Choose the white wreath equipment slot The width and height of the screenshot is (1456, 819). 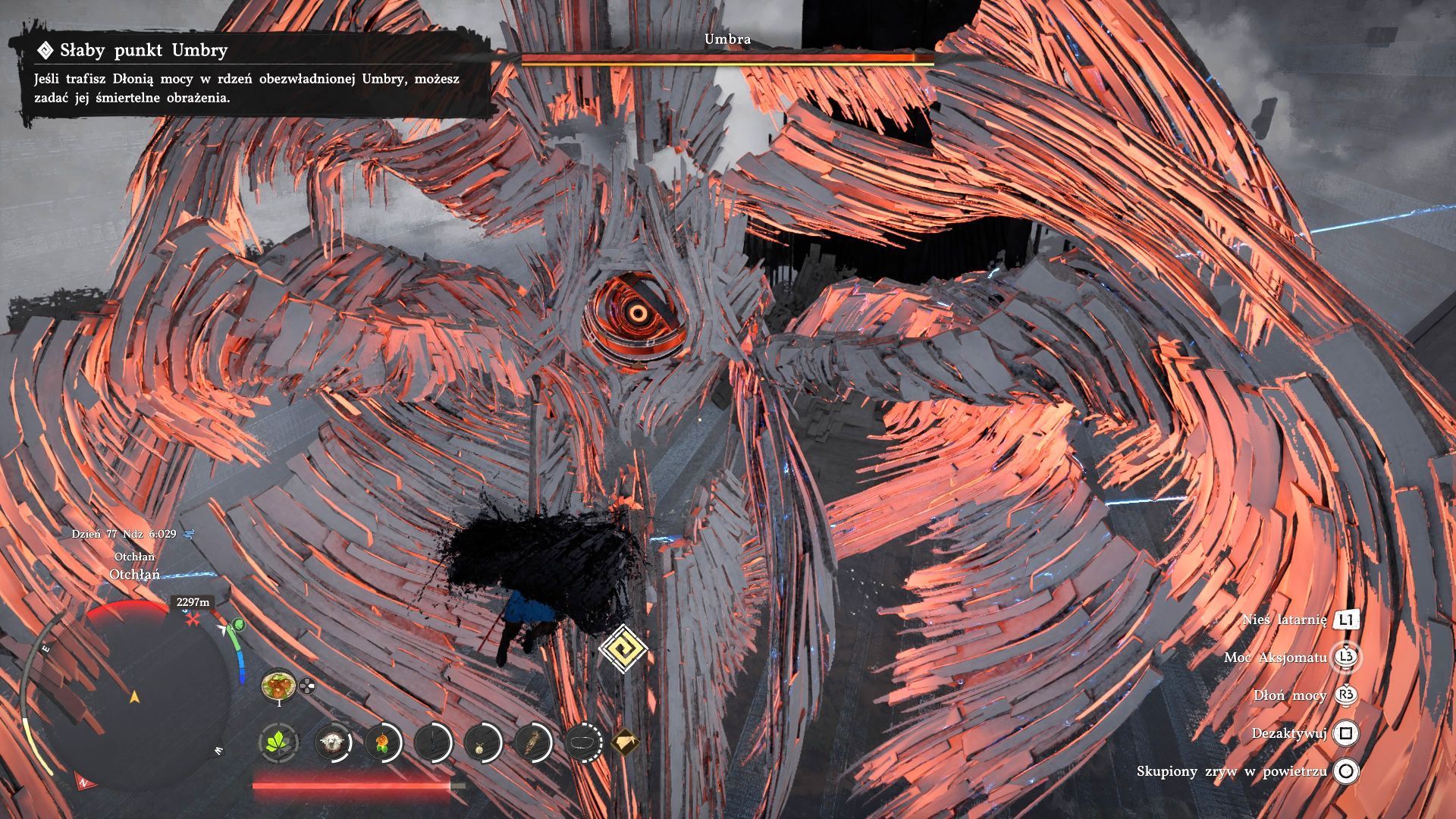pos(331,742)
